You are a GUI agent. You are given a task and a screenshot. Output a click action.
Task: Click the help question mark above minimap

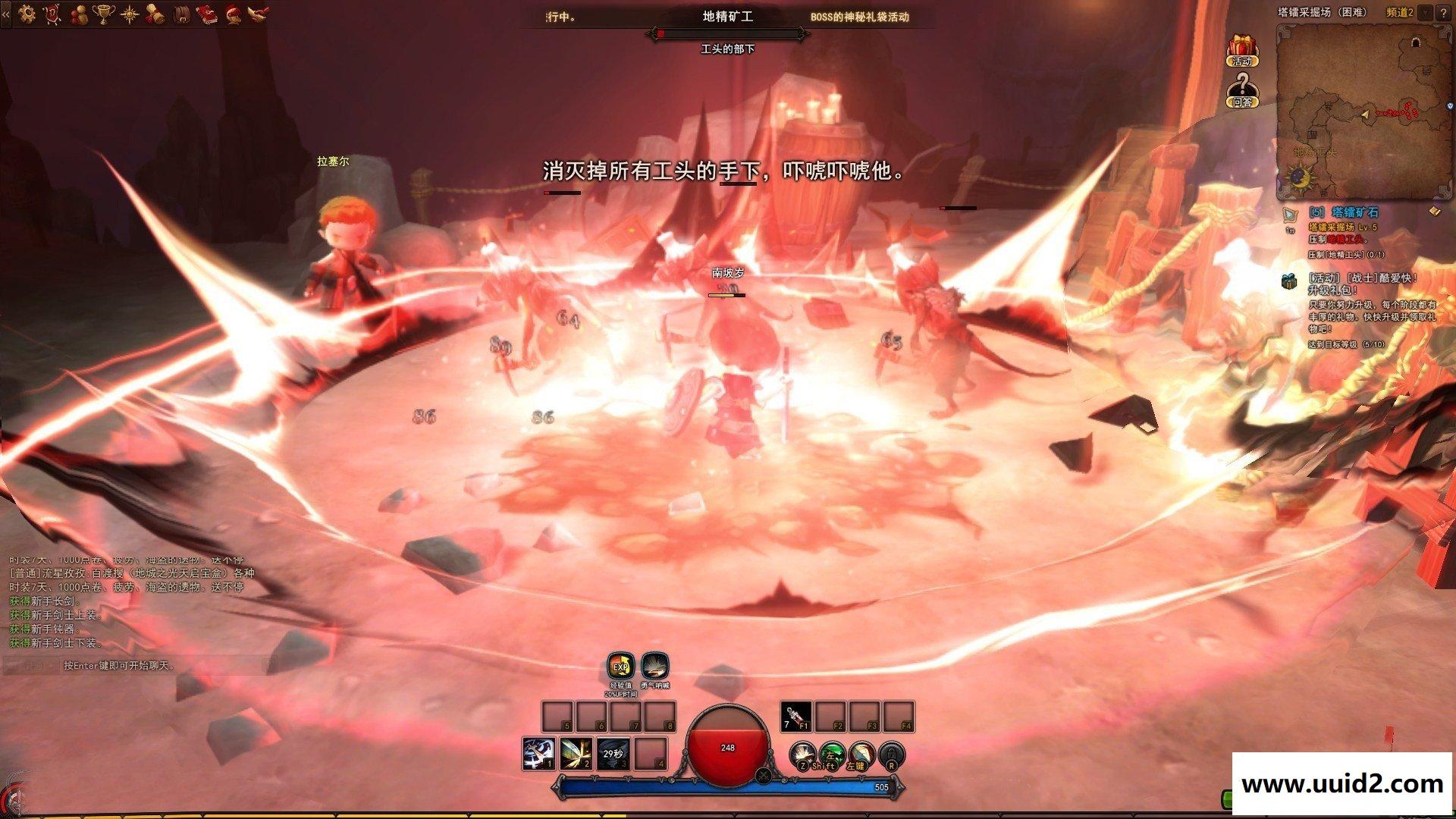click(1443, 13)
